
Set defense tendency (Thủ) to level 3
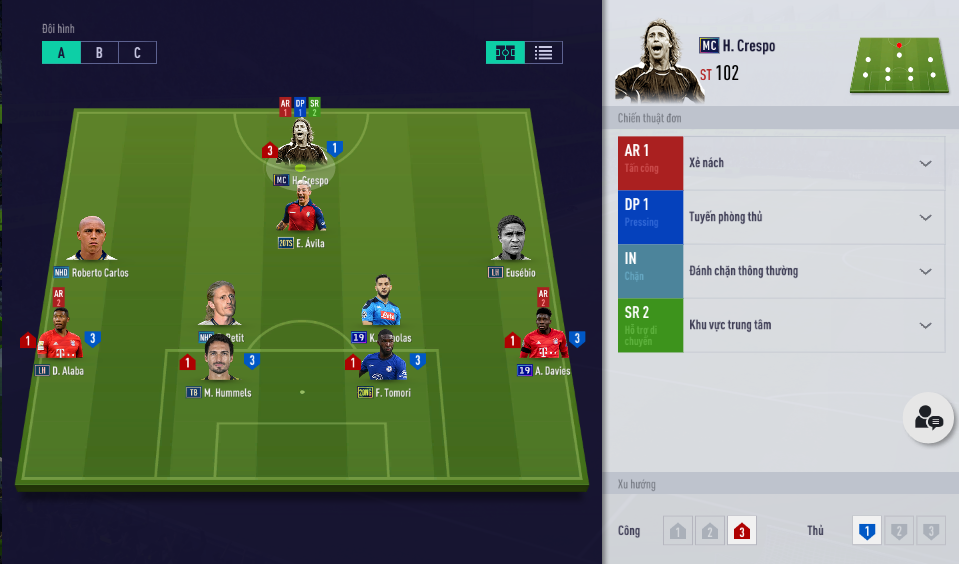pyautogui.click(x=930, y=532)
